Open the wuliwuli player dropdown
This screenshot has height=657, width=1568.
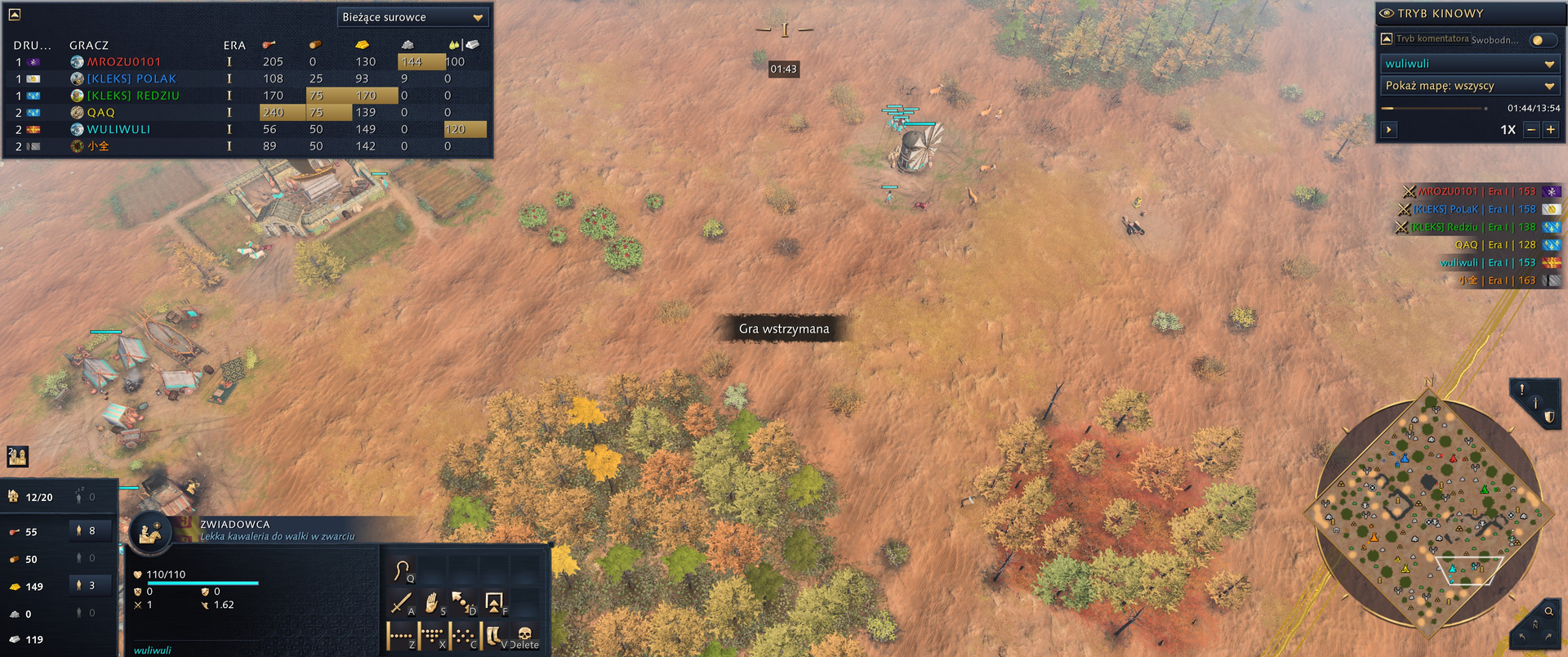[1468, 64]
